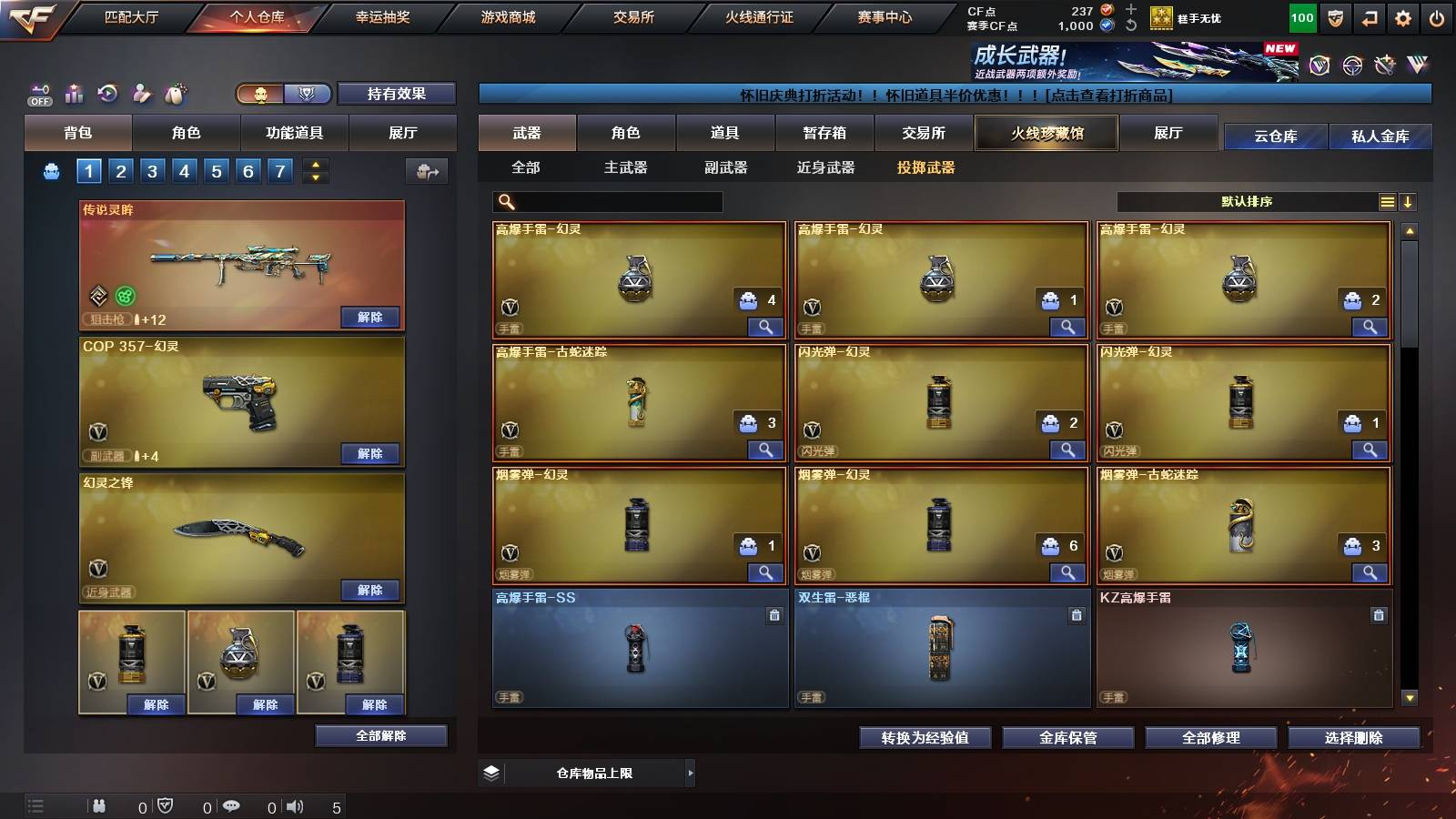Click the 转换为经验值 button

tap(925, 738)
